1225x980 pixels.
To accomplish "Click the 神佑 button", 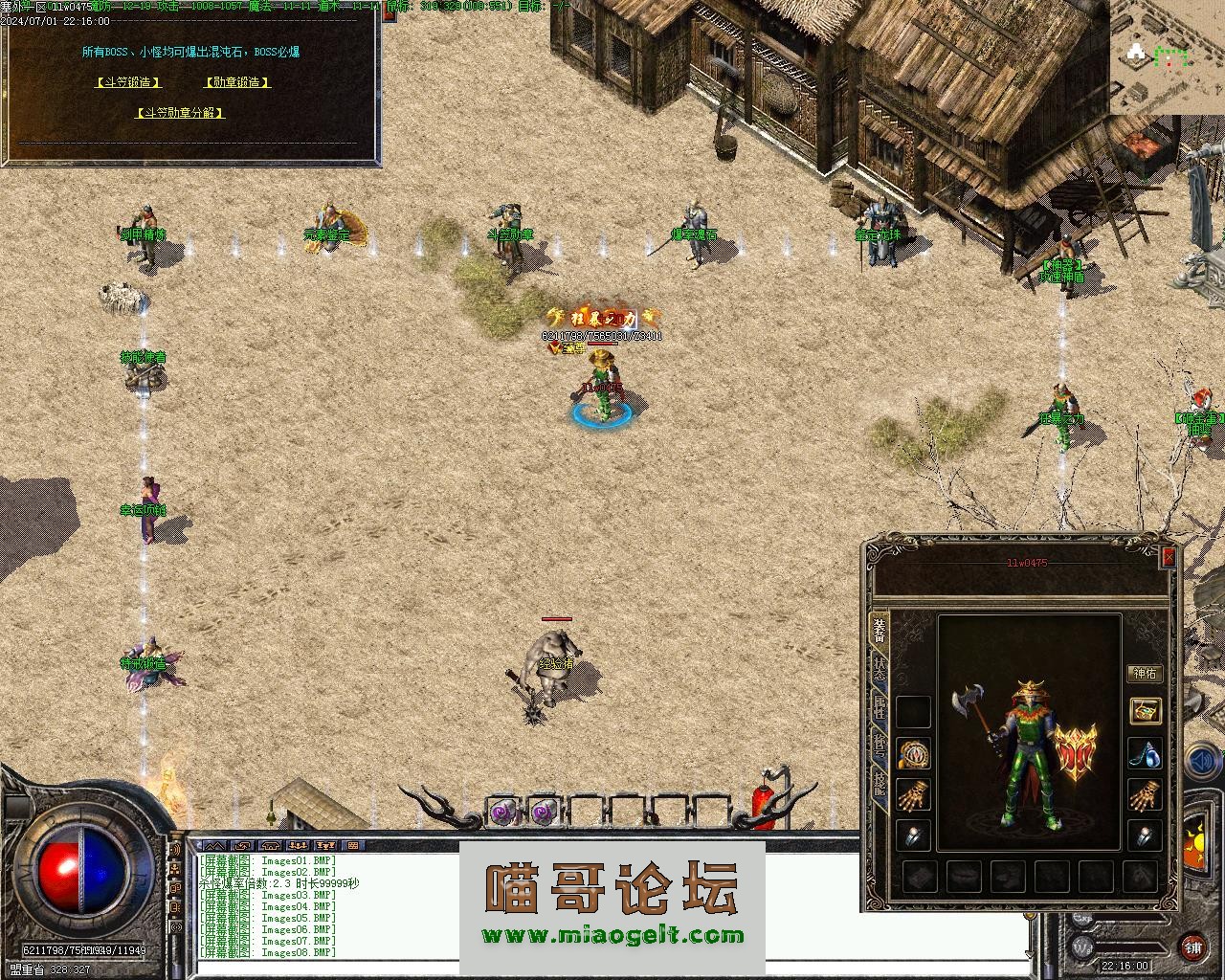I will (1145, 674).
